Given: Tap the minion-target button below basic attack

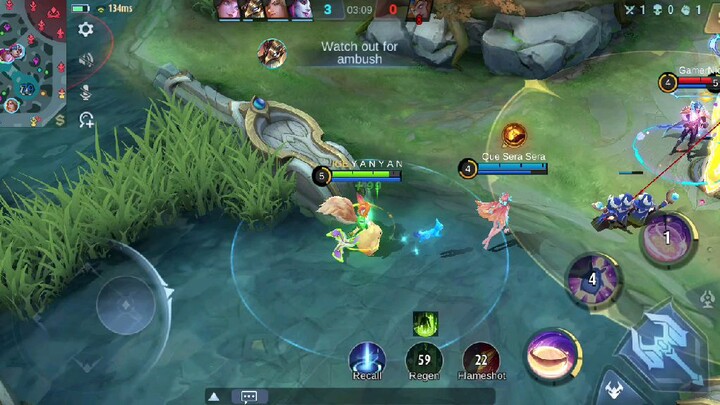Looking at the screenshot, I should pos(612,390).
